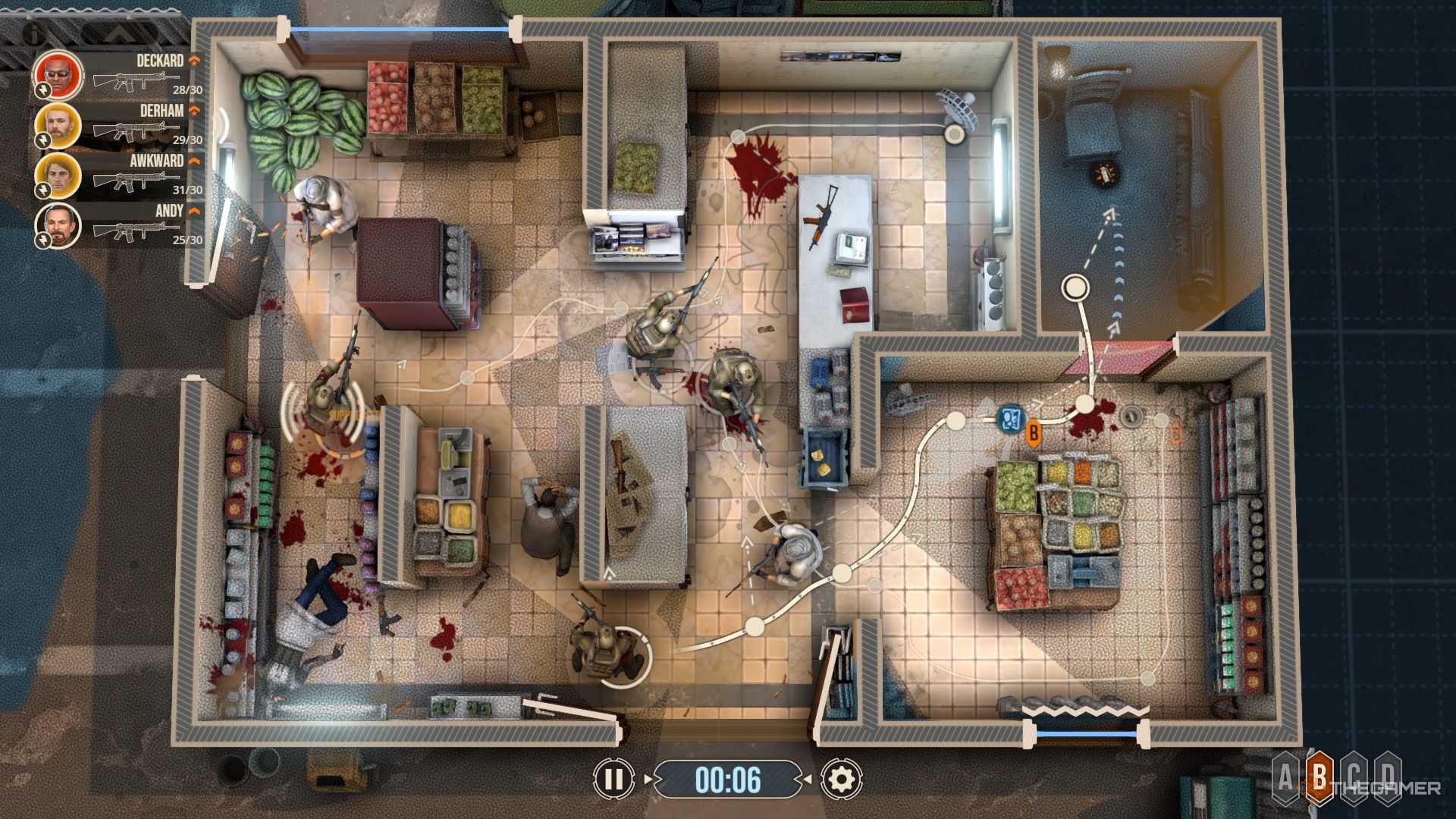Choose go-code D hexagon
The height and width of the screenshot is (819, 1456).
click(x=1387, y=779)
